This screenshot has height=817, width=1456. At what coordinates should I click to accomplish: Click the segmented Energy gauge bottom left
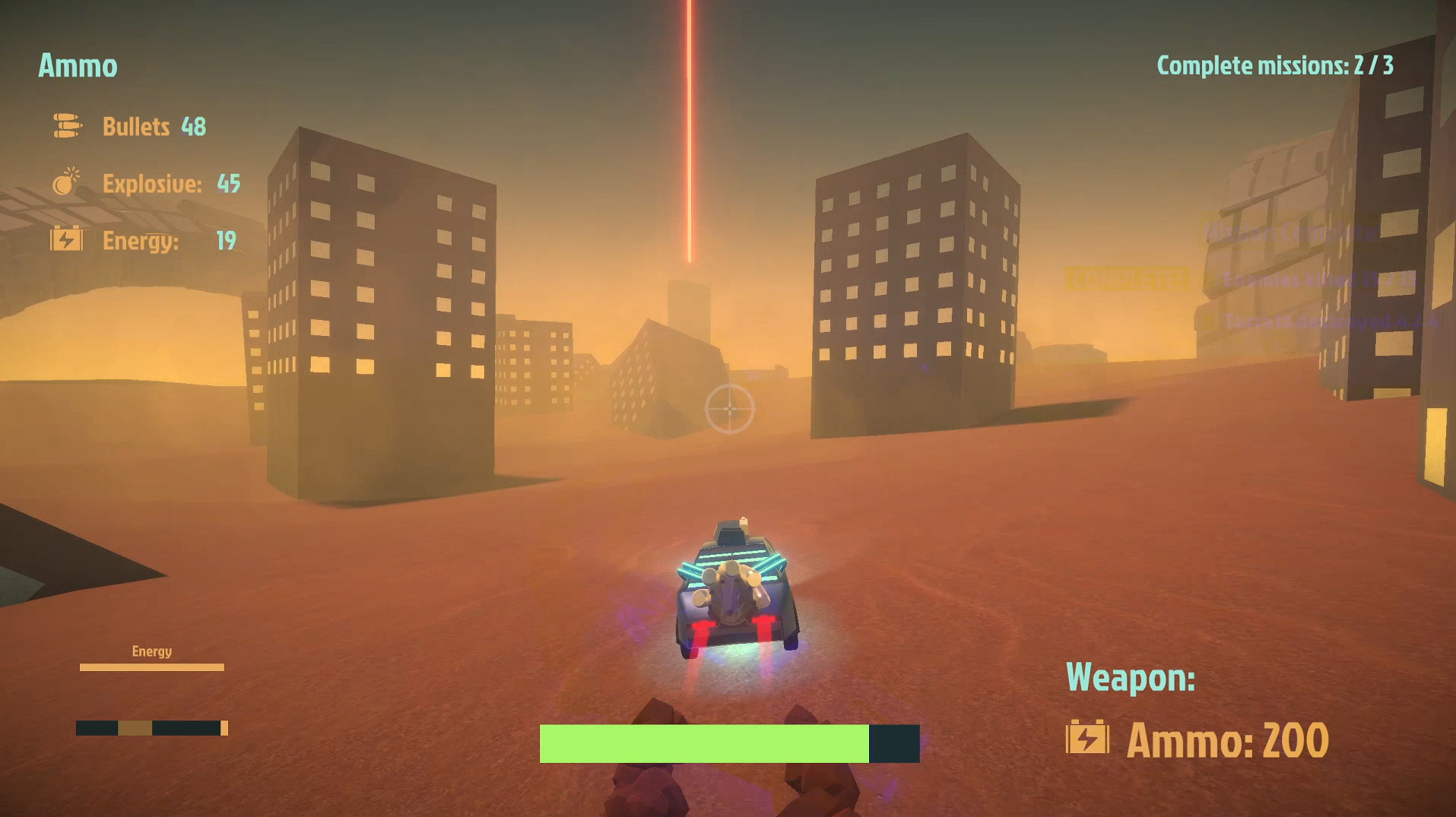[x=151, y=728]
